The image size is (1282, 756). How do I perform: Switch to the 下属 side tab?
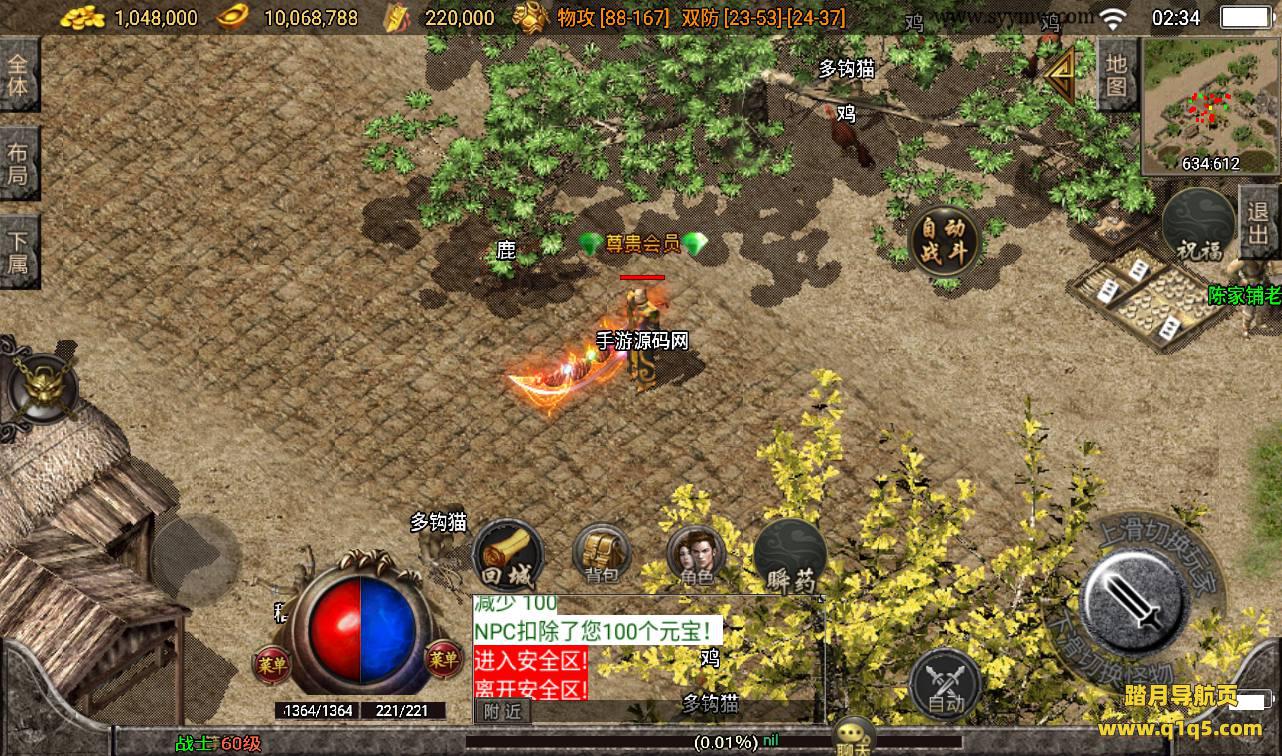19,252
